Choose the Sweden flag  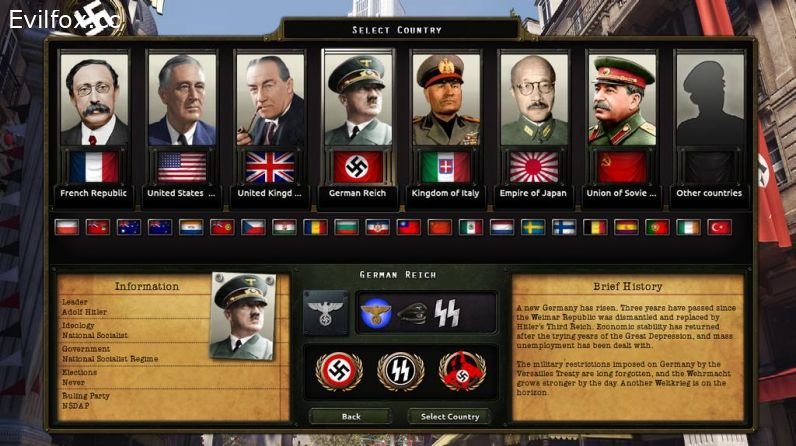(x=532, y=227)
